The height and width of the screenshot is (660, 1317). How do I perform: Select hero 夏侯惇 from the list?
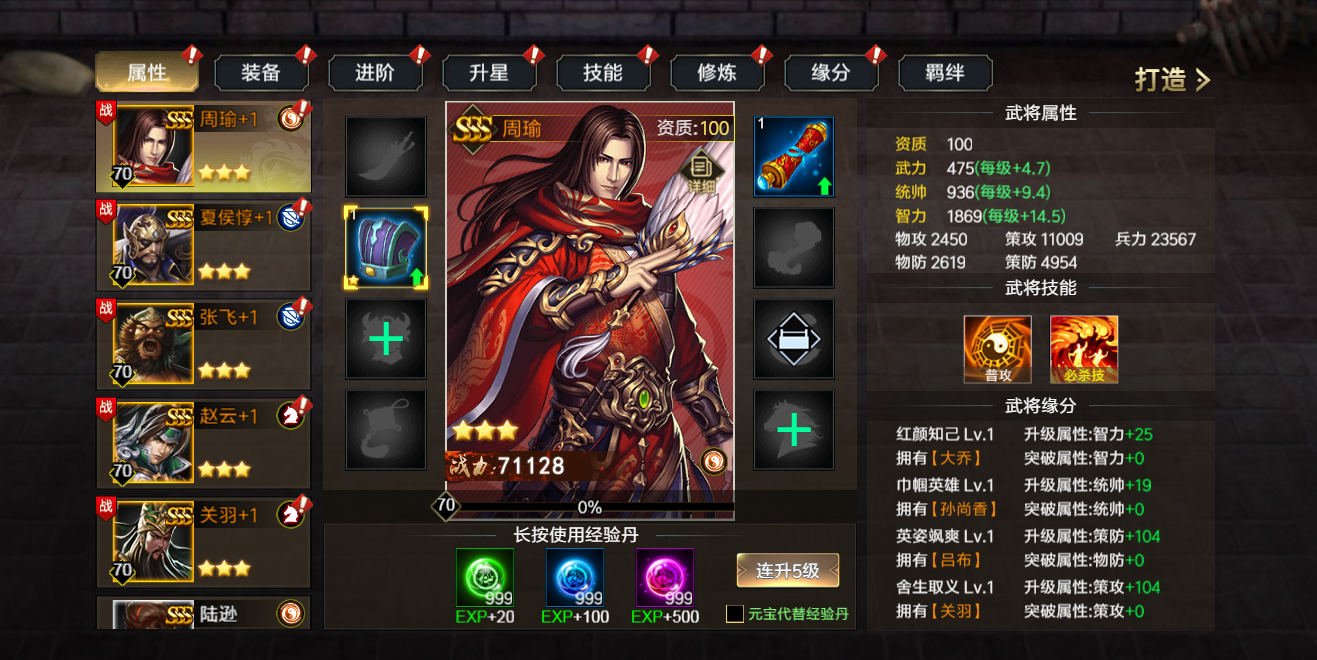coord(203,245)
